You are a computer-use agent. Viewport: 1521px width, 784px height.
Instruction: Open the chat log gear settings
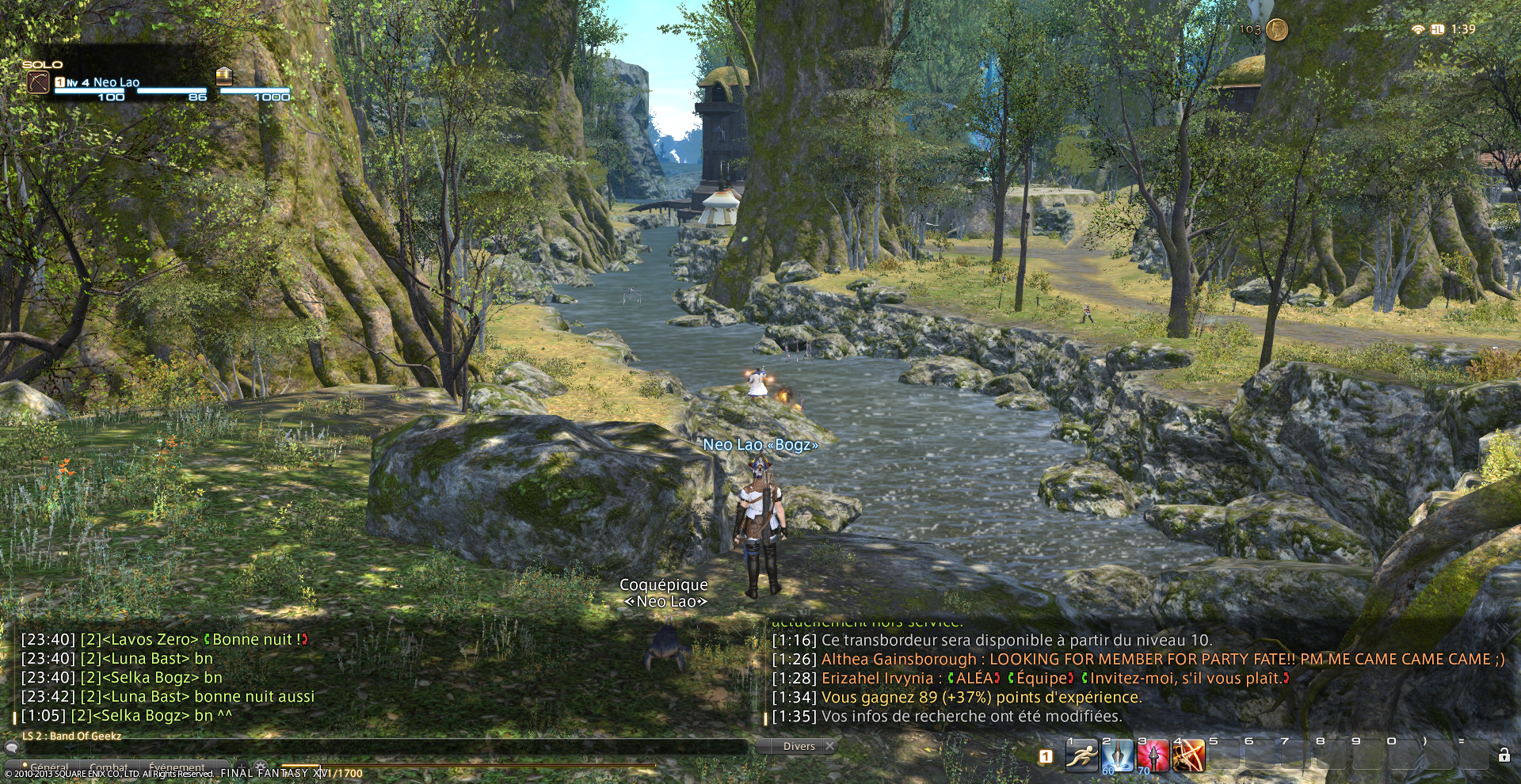pyautogui.click(x=261, y=767)
